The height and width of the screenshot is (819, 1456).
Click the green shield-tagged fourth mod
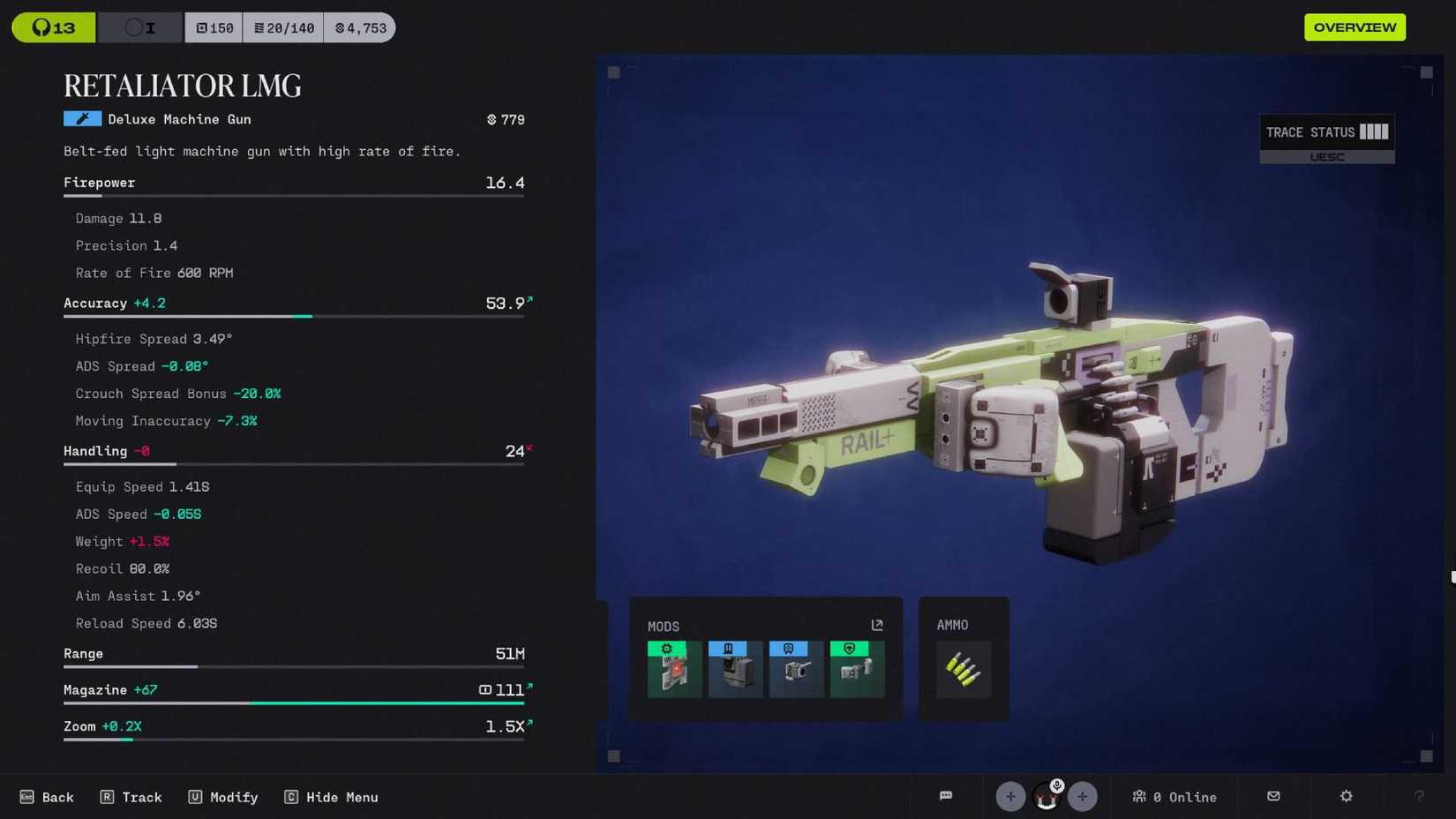857,669
